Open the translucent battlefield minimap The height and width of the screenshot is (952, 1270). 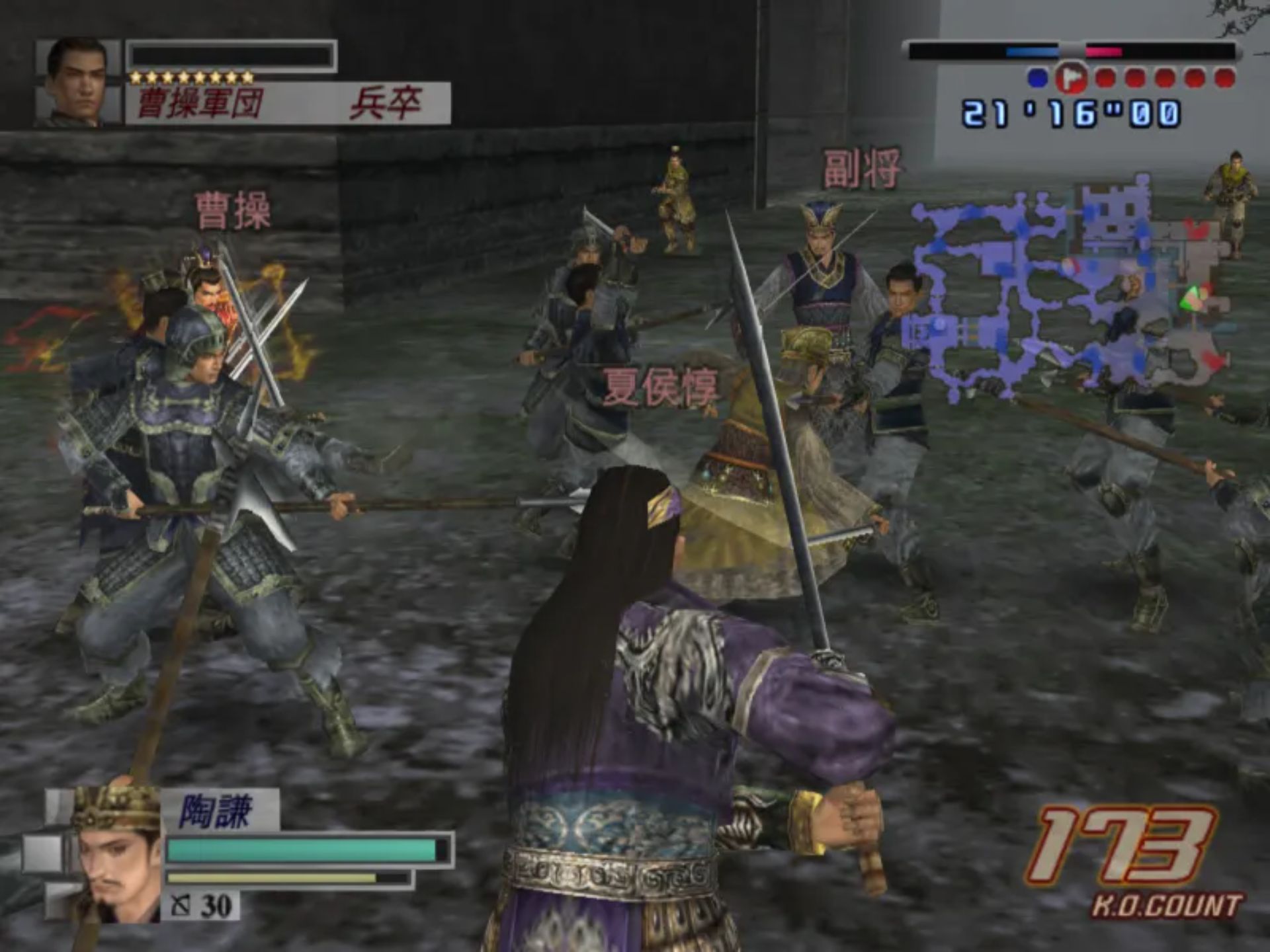coord(1070,291)
